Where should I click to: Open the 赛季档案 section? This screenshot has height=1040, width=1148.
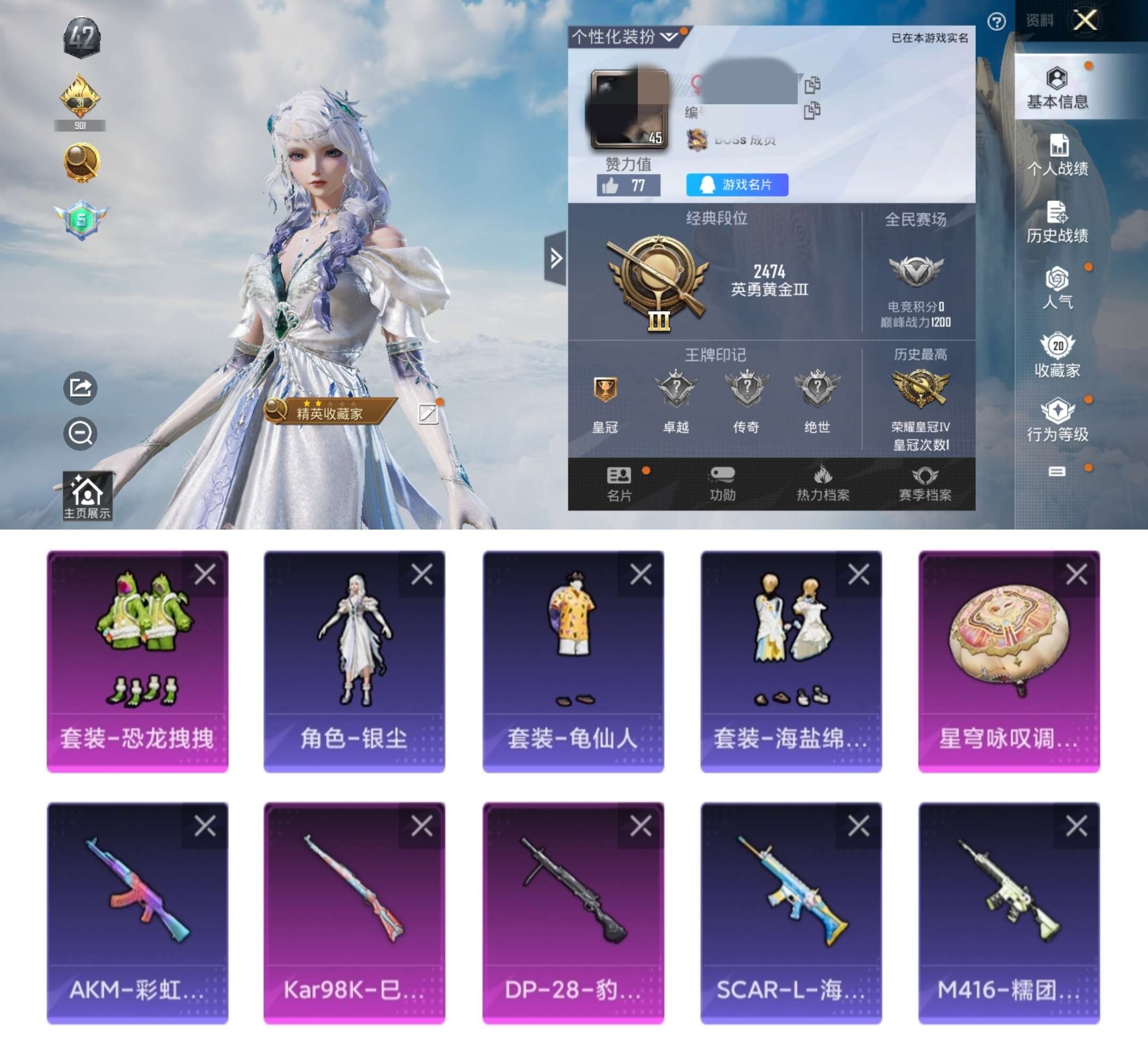point(925,484)
